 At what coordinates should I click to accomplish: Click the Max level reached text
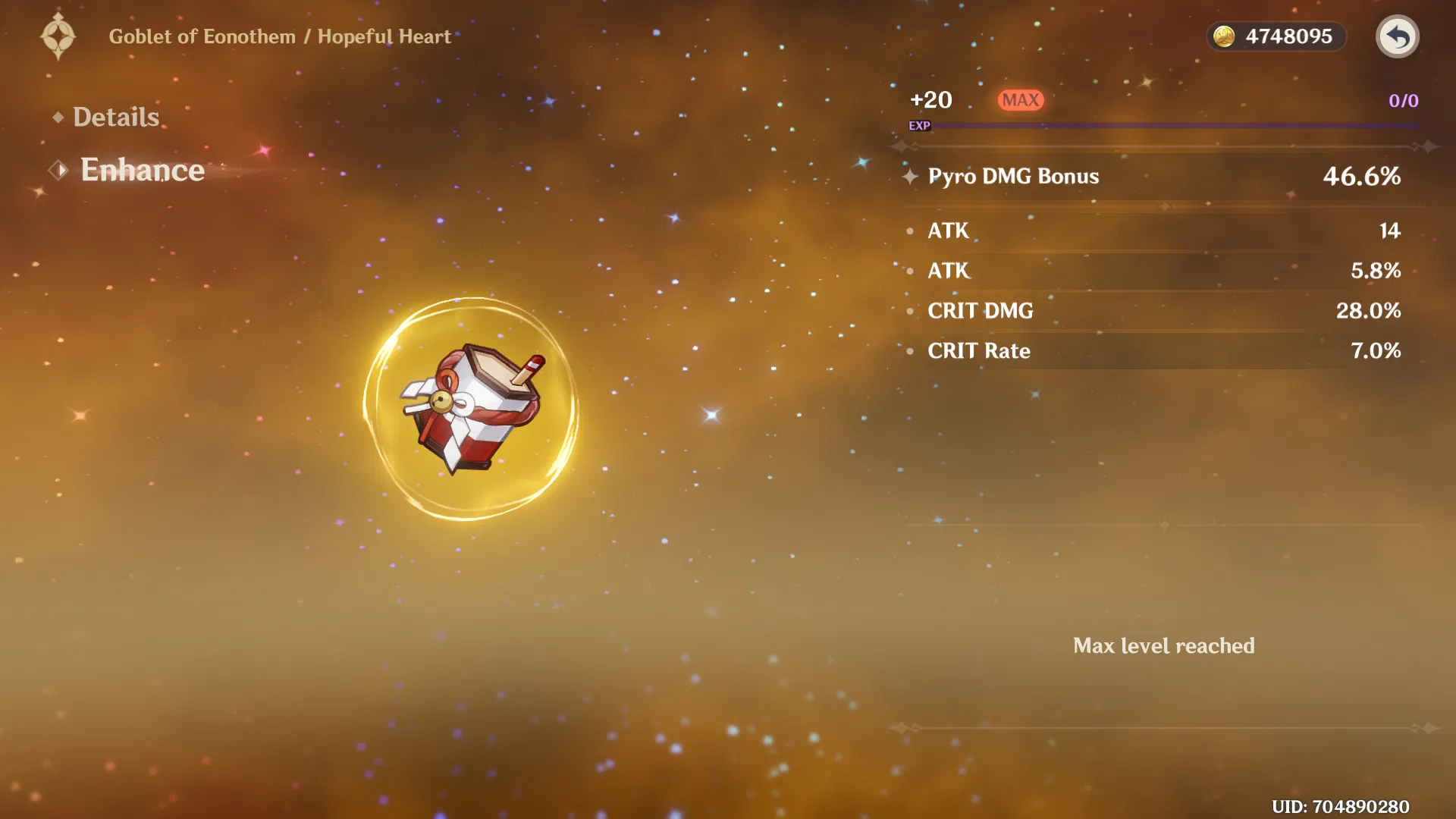click(x=1164, y=646)
